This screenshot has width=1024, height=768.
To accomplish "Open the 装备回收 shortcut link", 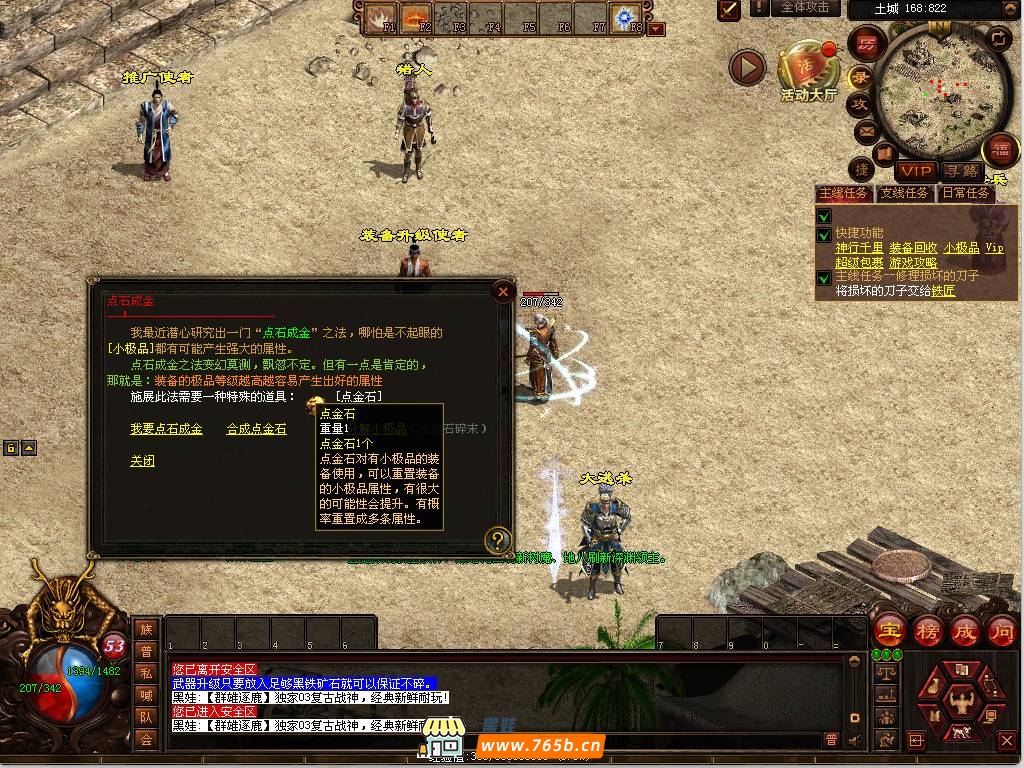I will click(x=913, y=248).
